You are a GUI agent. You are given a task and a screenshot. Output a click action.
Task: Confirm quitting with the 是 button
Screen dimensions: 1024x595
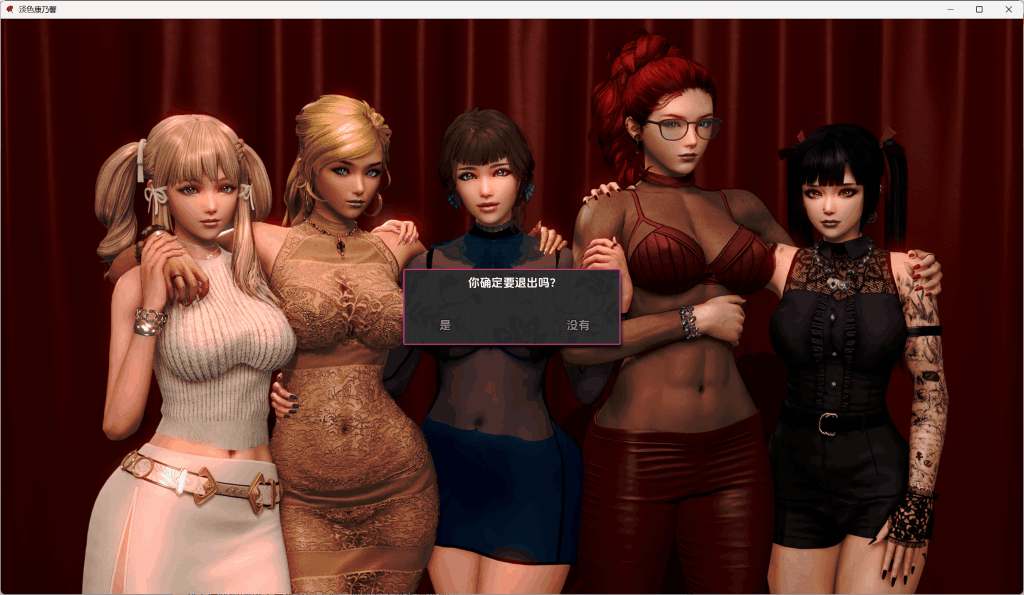pos(445,325)
